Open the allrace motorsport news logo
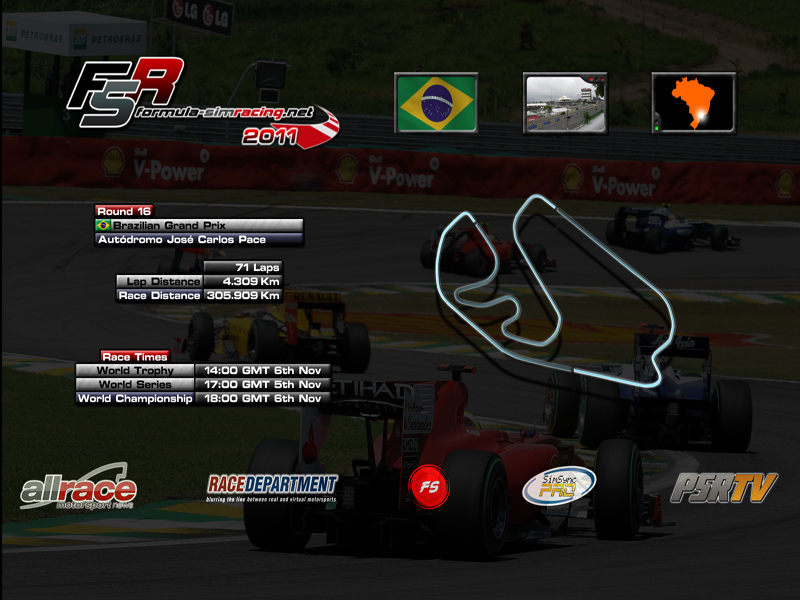Image resolution: width=800 pixels, height=600 pixels. [78, 488]
